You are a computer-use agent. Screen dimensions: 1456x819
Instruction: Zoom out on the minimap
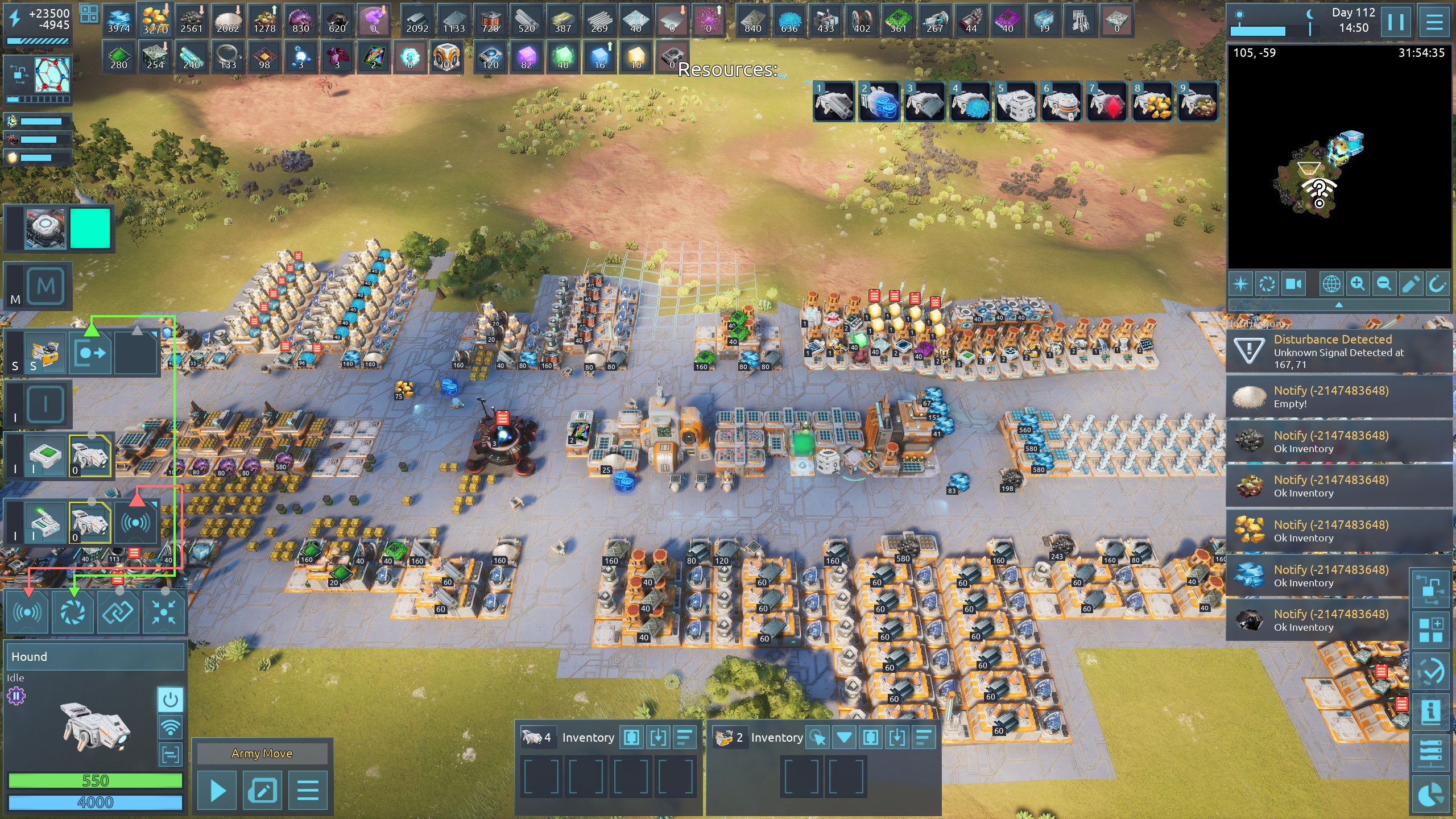(x=1384, y=283)
